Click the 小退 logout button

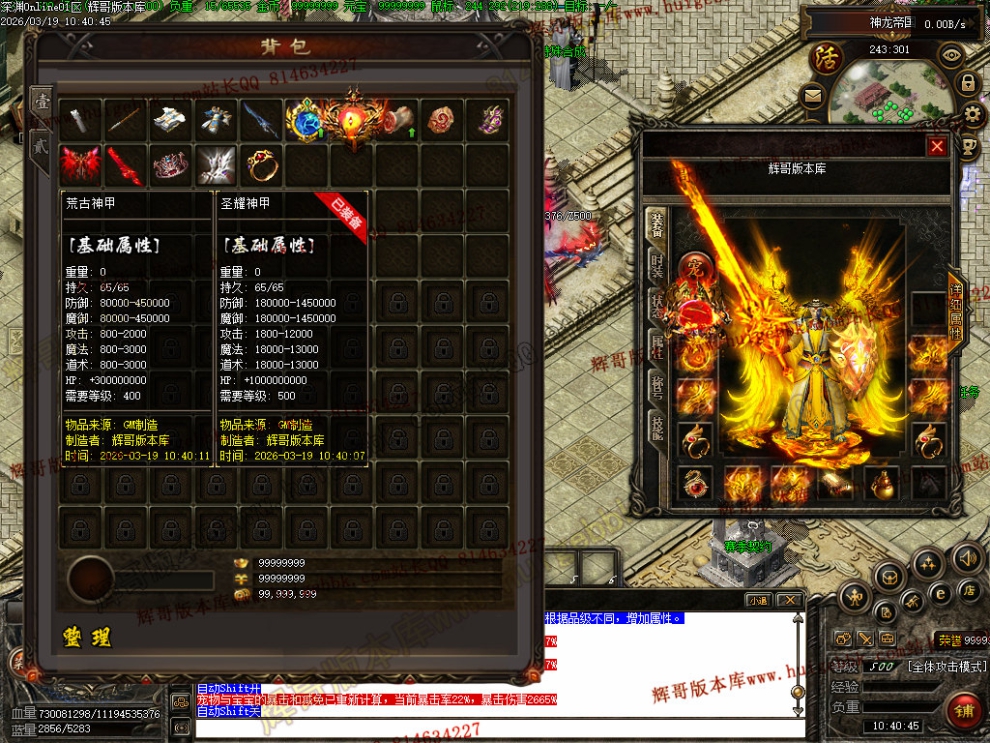pos(759,600)
